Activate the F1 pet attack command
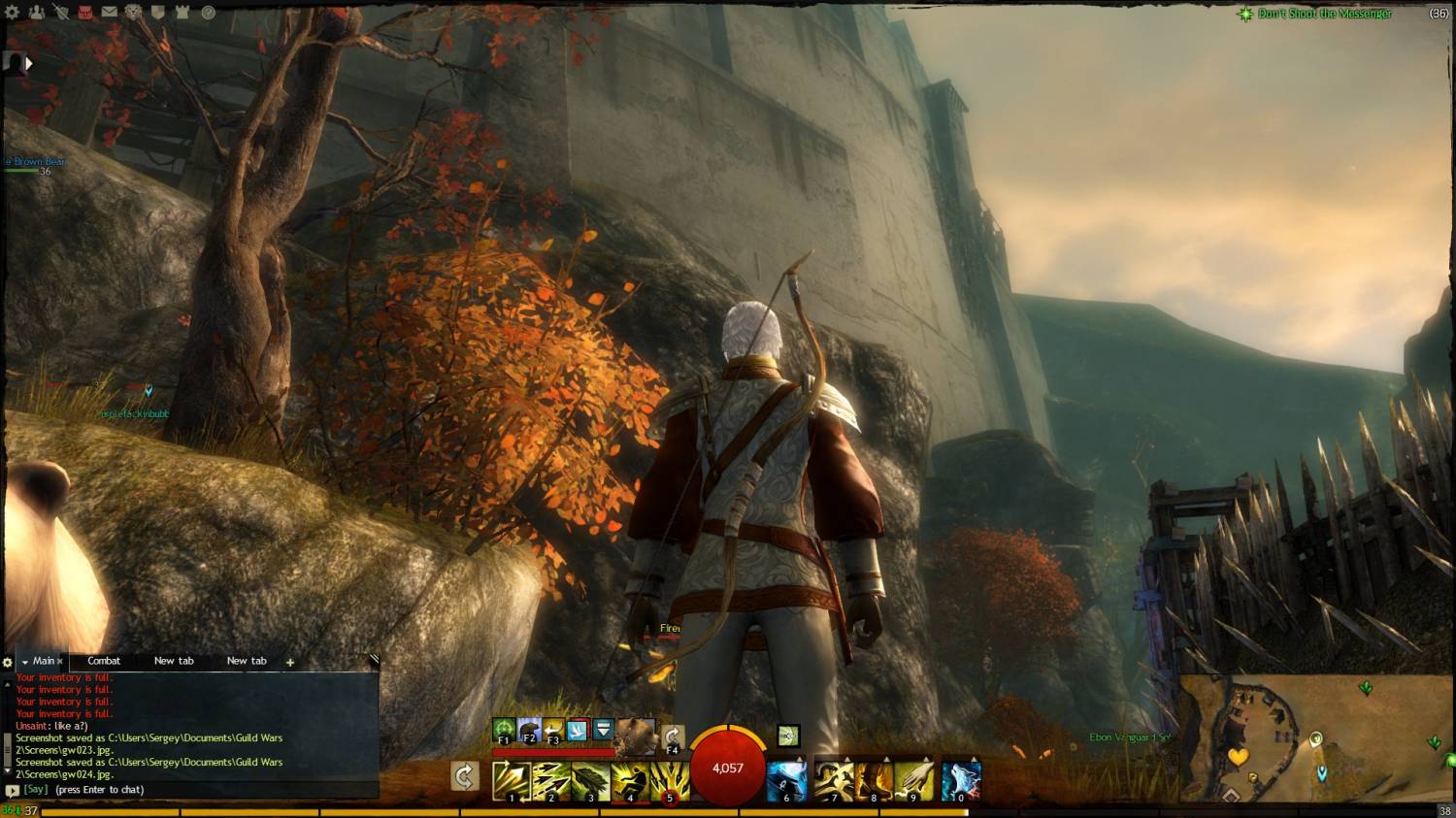This screenshot has height=818, width=1456. pyautogui.click(x=503, y=730)
